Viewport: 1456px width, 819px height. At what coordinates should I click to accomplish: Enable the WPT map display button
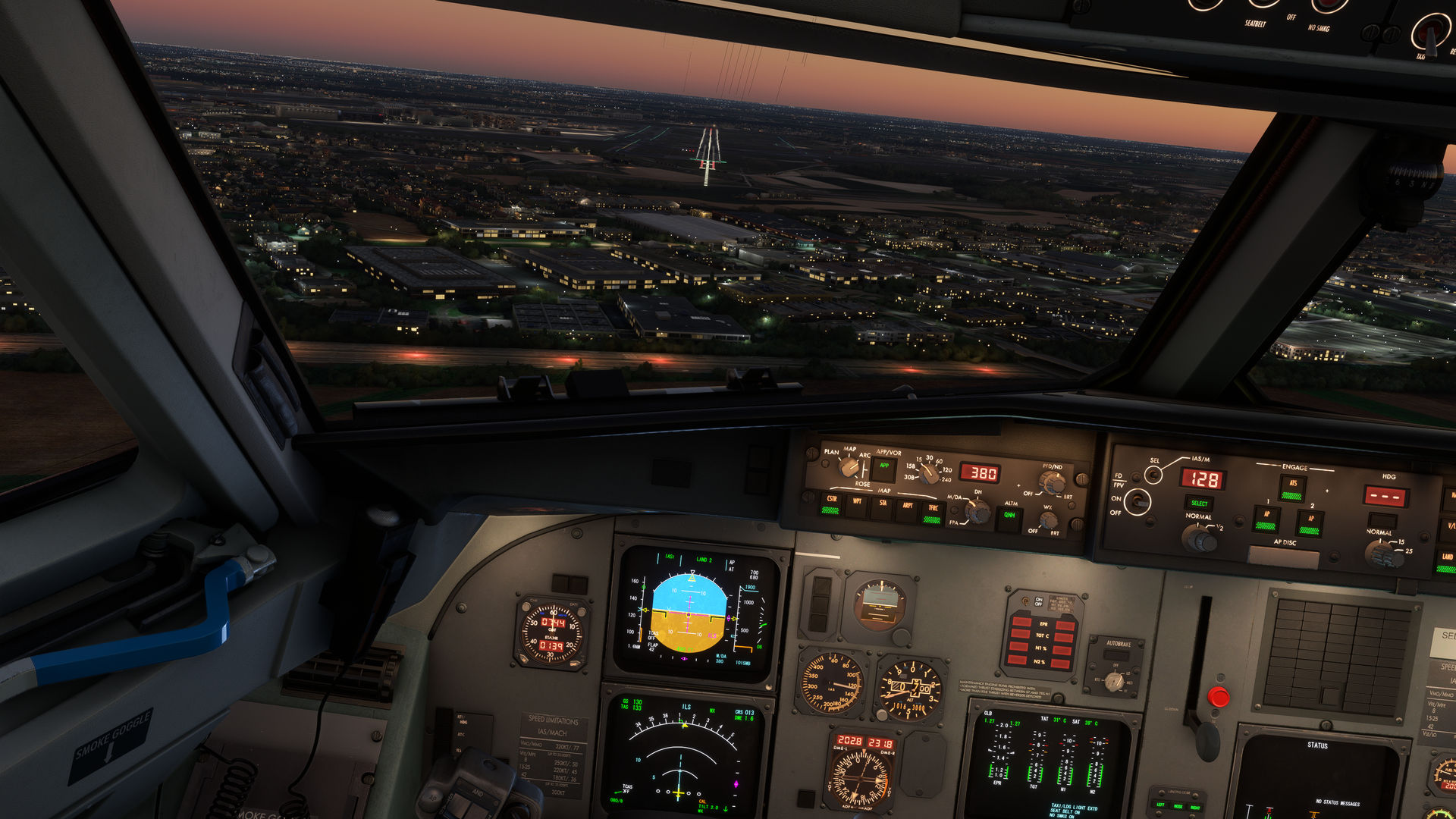pyautogui.click(x=857, y=505)
